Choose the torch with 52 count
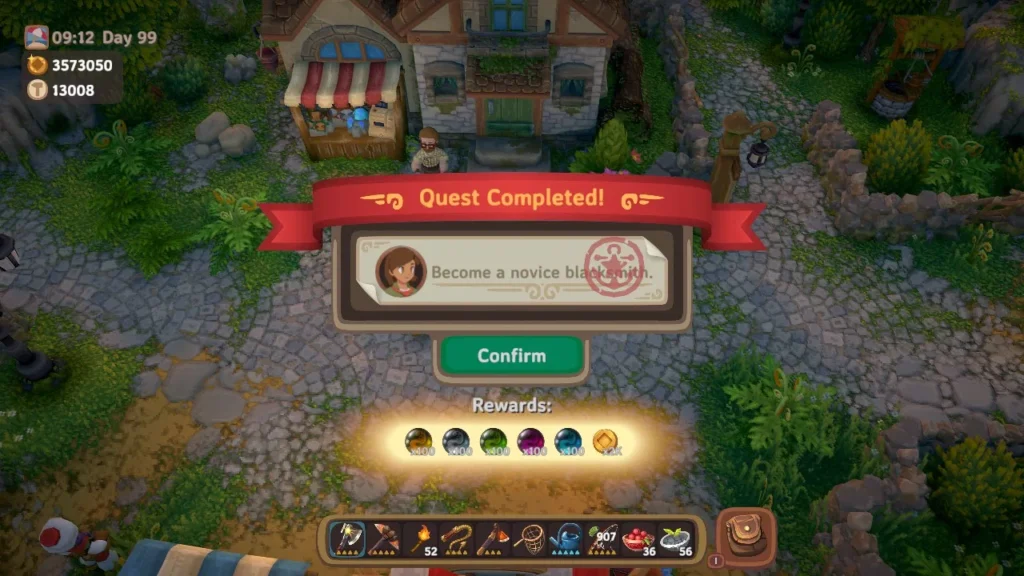 pos(421,540)
